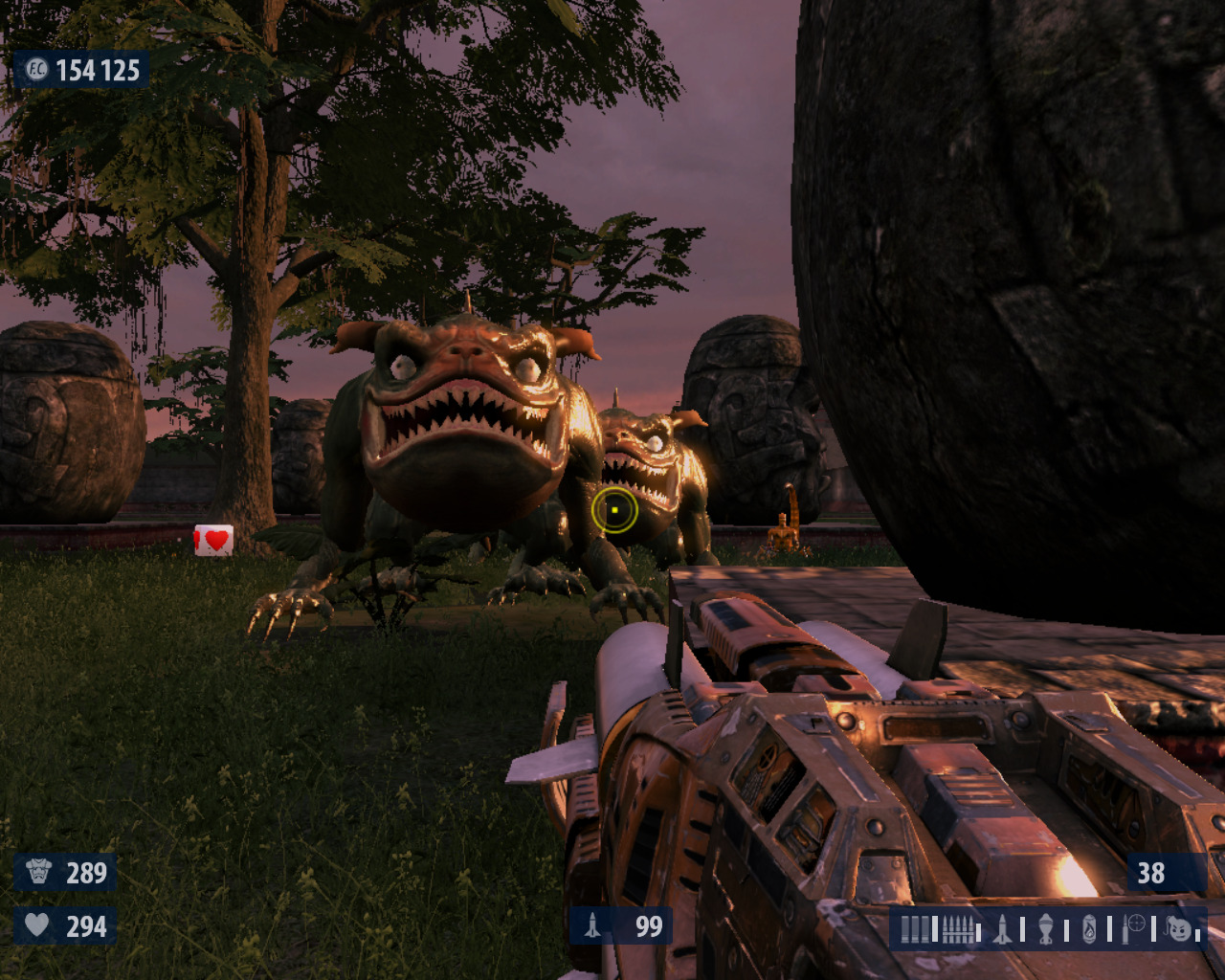This screenshot has height=980, width=1225.
Task: Pick the grenade ammo icon
Action: 1046,929
